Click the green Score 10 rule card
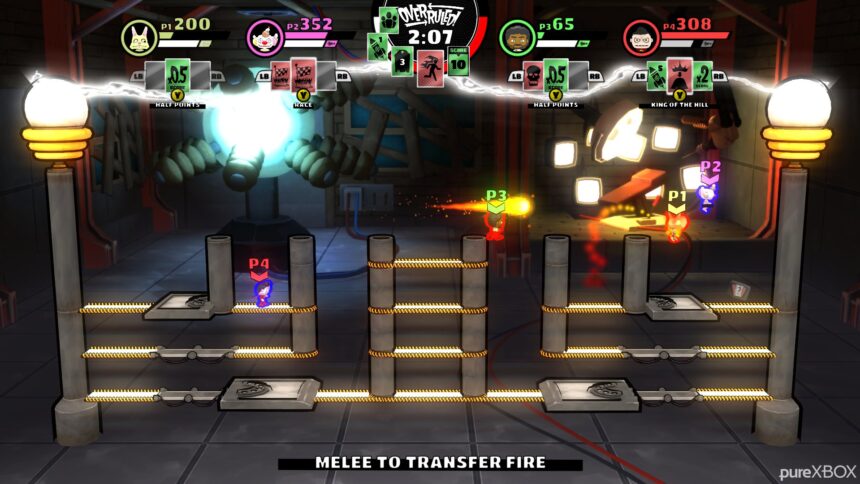Viewport: 860px width, 484px height. tap(458, 60)
